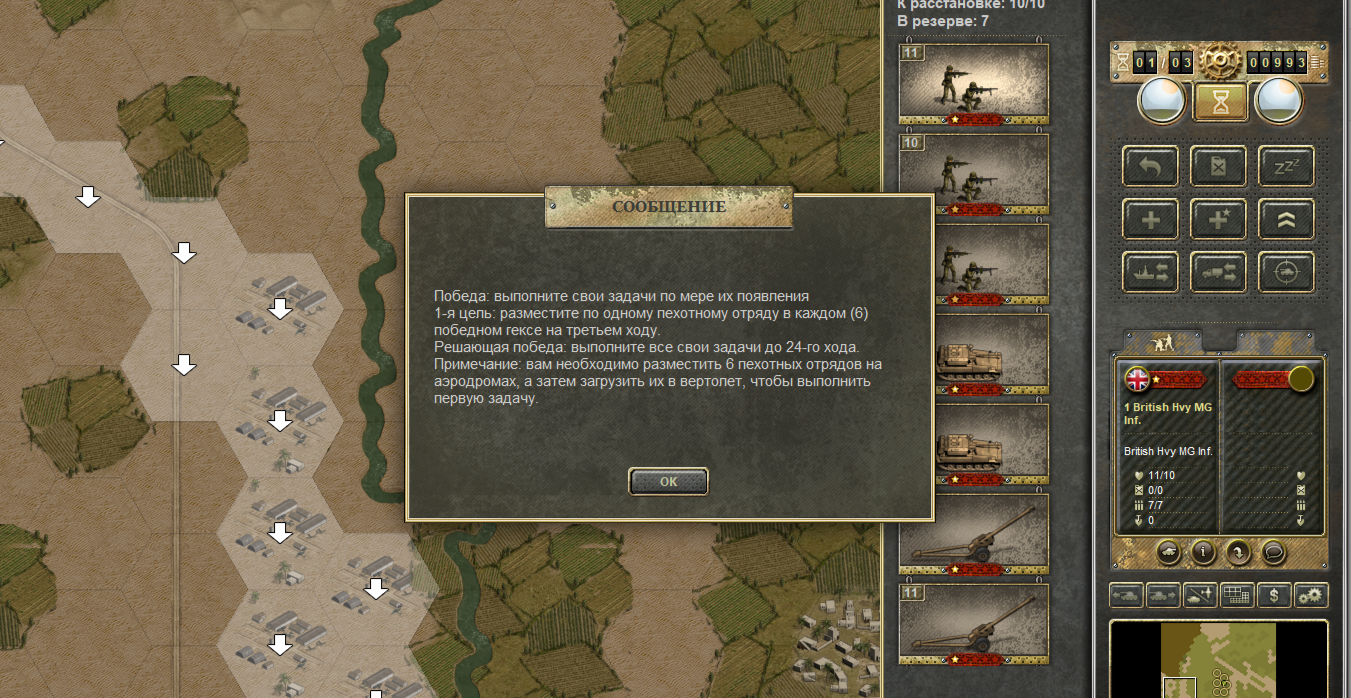Confirm the message with the OK button
The width and height of the screenshot is (1351, 698).
pos(668,481)
